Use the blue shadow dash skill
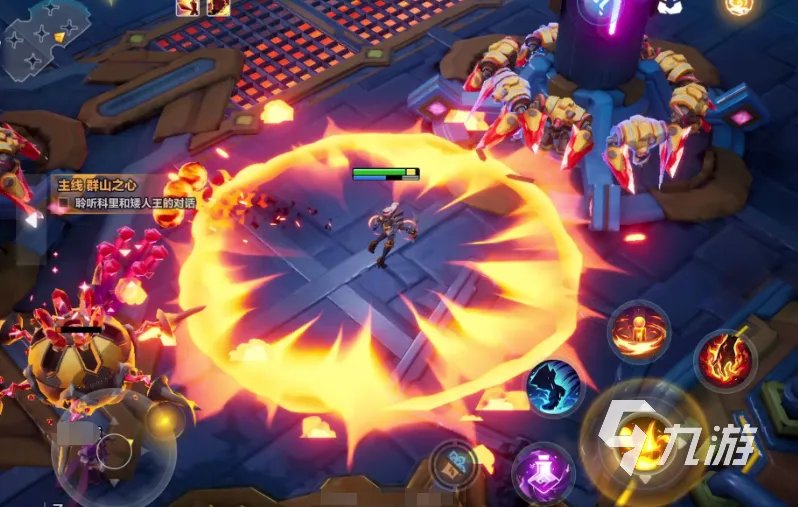Screen dimensions: 798x507 [x=555, y=388]
